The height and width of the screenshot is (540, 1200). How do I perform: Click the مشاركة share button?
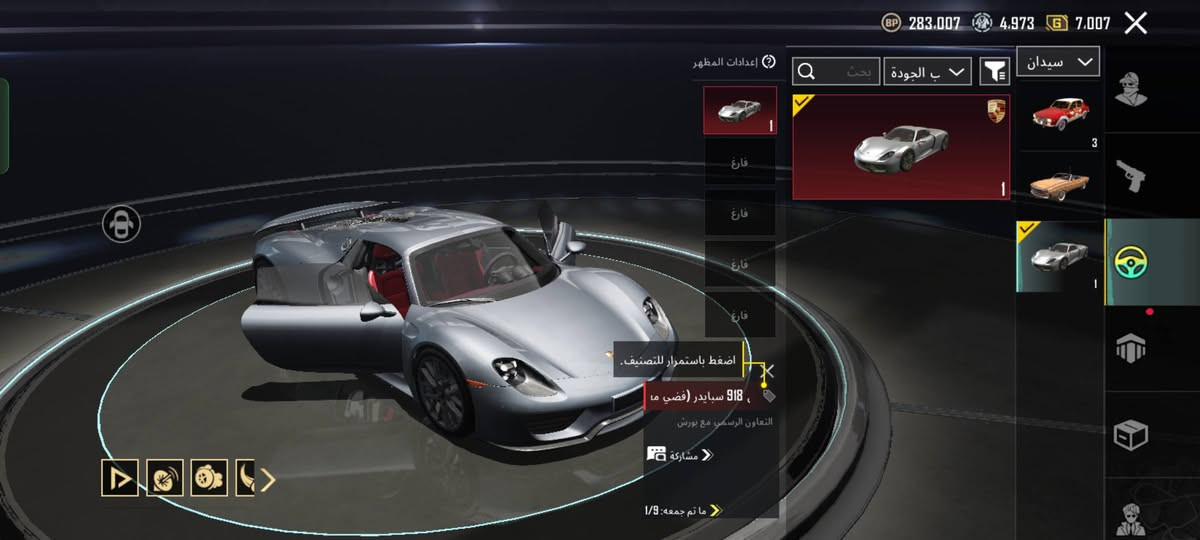(681, 455)
